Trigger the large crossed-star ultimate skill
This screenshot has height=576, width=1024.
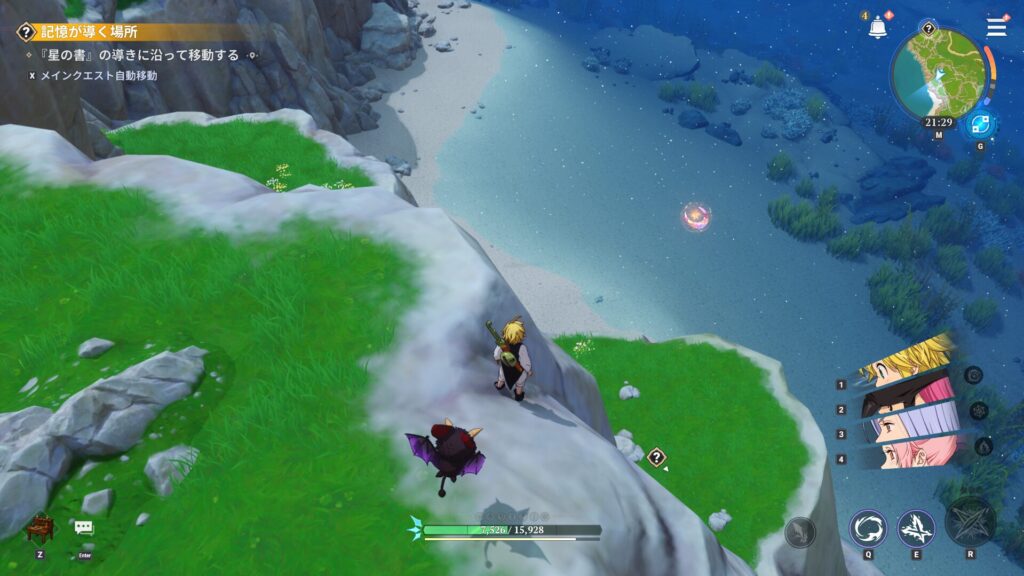click(x=969, y=521)
